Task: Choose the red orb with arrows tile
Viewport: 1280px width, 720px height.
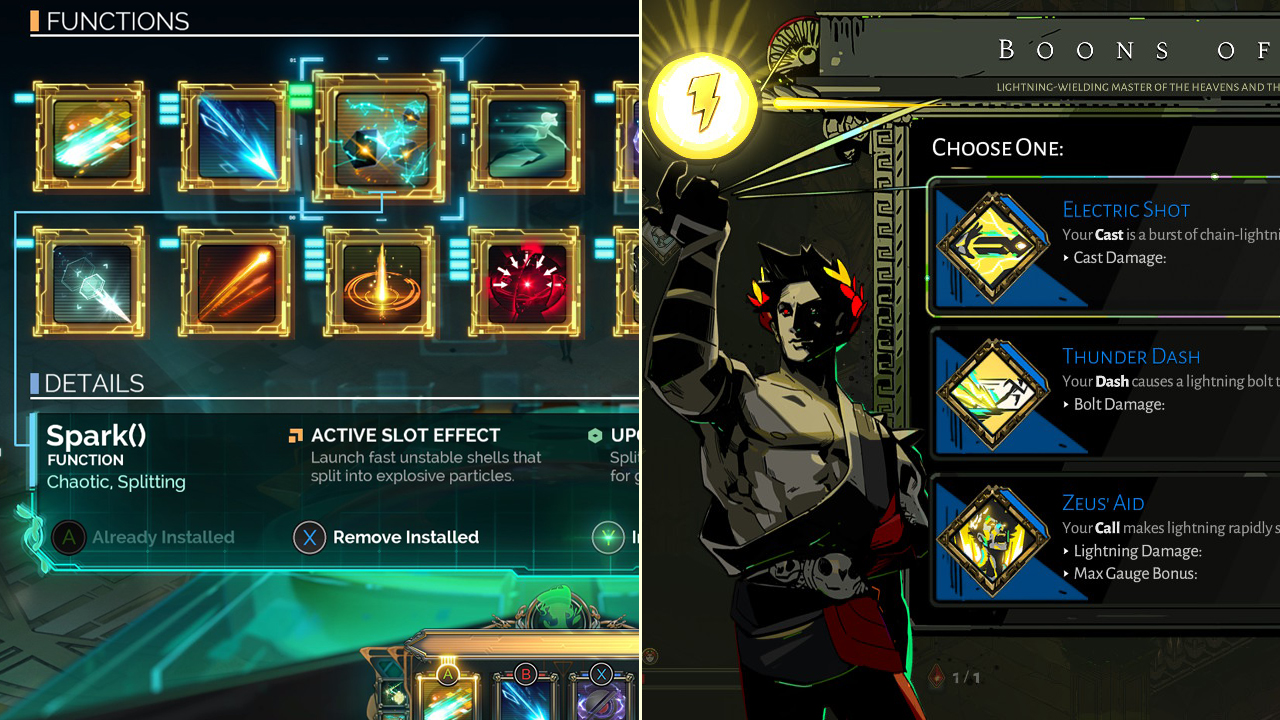Action: click(x=523, y=282)
